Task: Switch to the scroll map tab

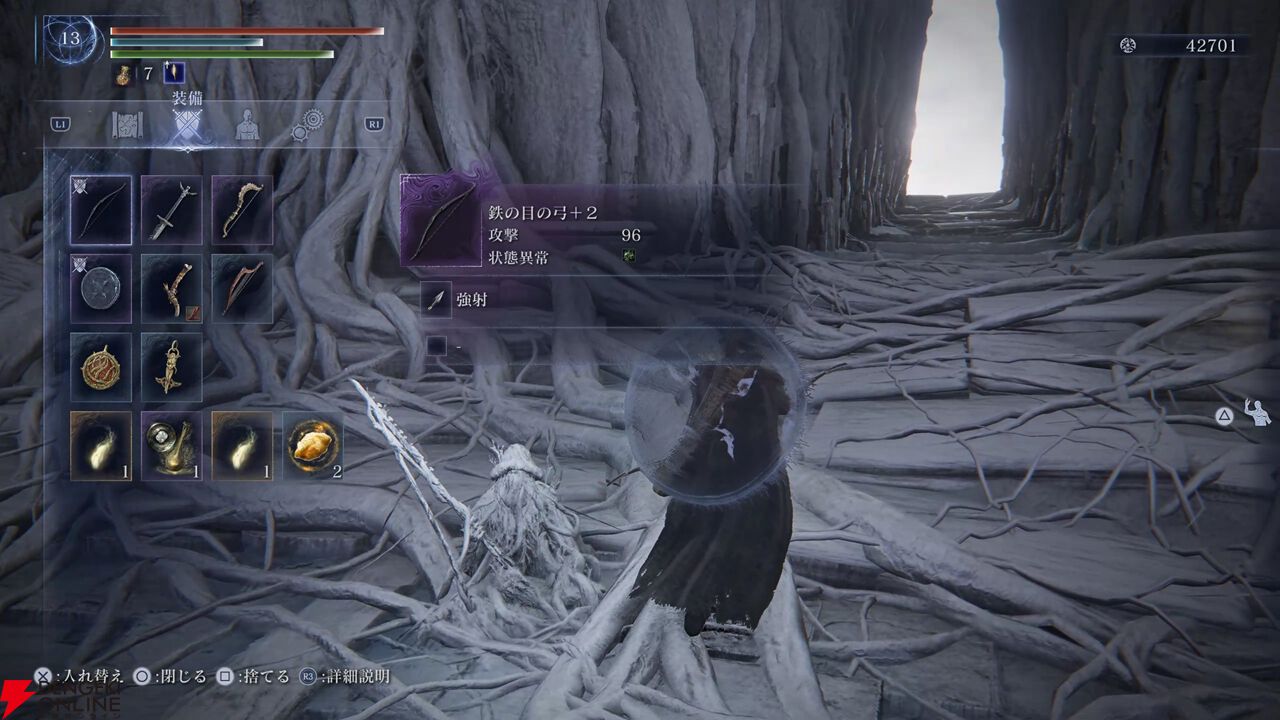Action: pyautogui.click(x=128, y=125)
